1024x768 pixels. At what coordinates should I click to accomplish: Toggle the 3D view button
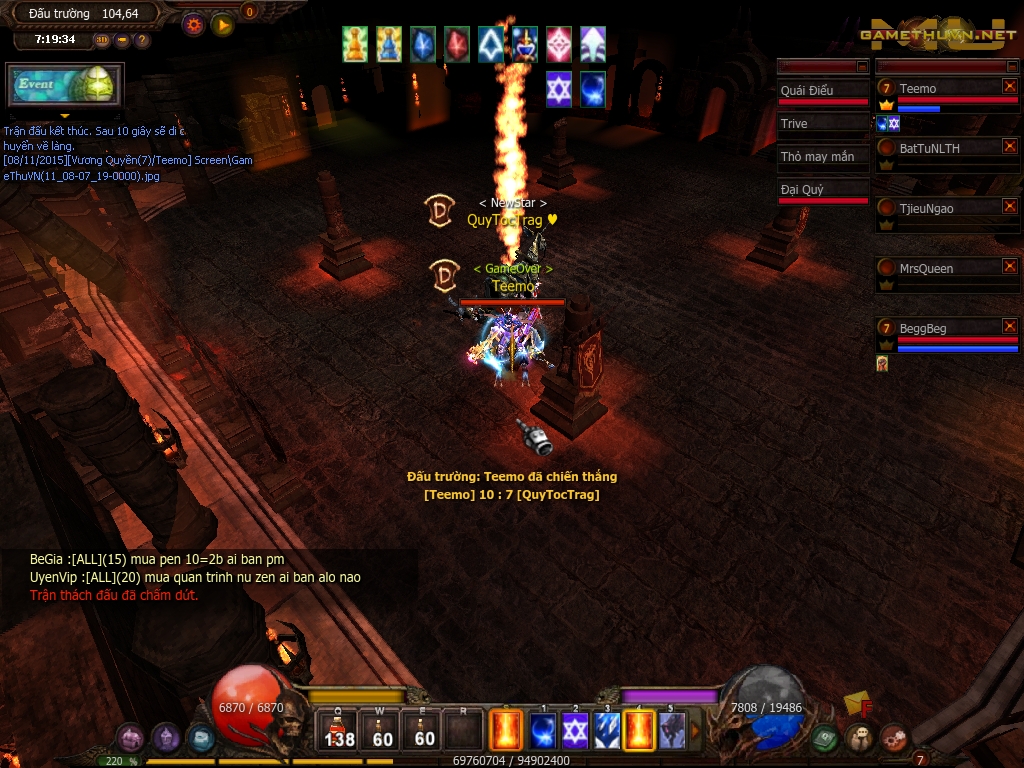pos(103,40)
